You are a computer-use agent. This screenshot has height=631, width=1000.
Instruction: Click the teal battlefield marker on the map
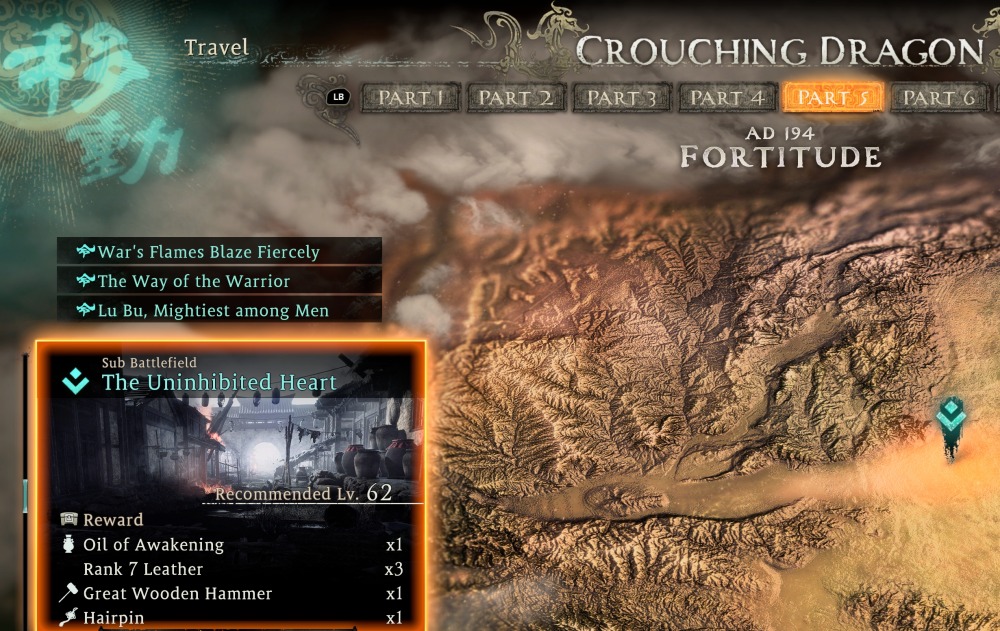(950, 420)
